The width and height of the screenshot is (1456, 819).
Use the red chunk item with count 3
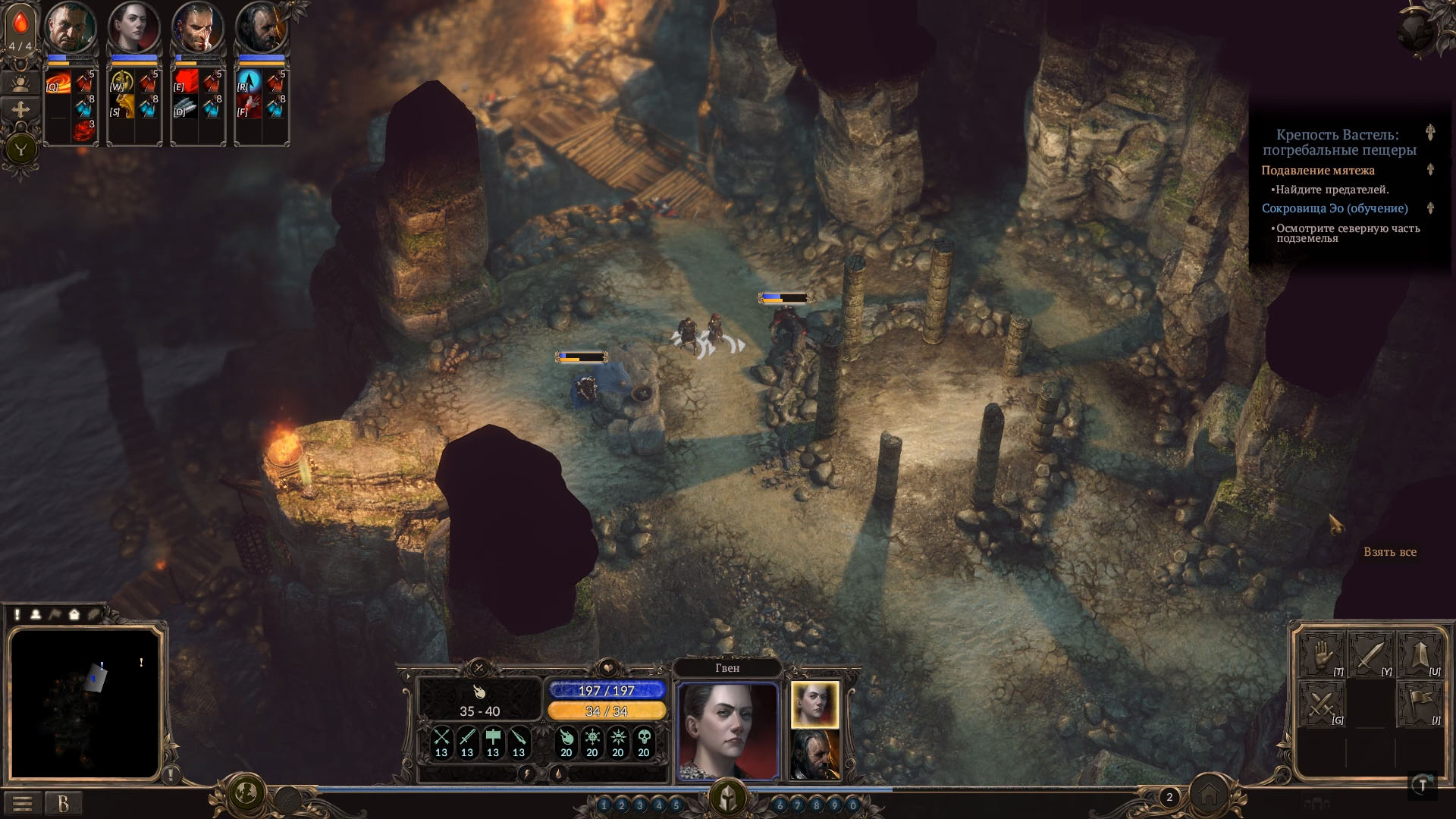pyautogui.click(x=84, y=130)
